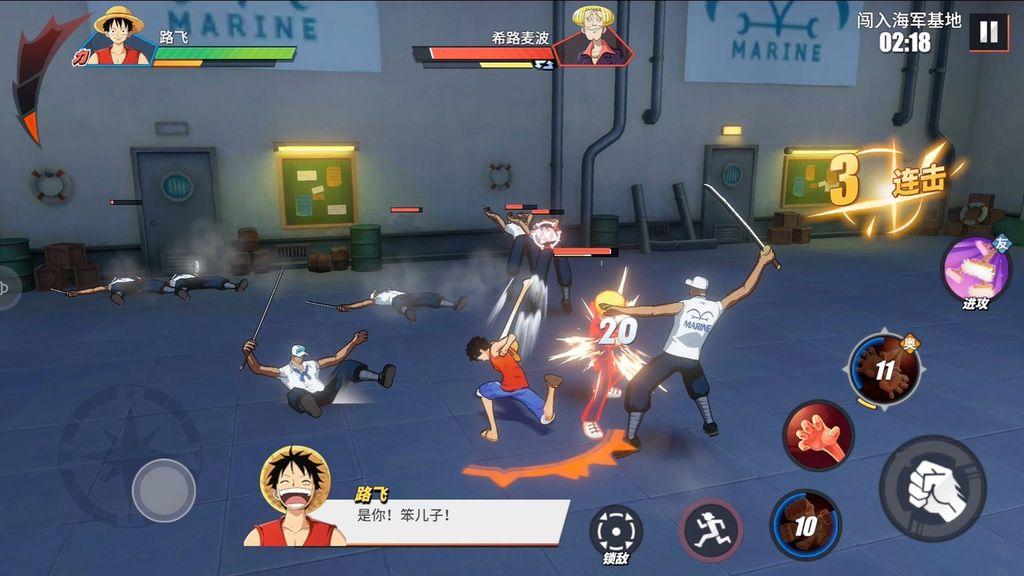Viewport: 1024px width, 576px height.
Task: Call the purple 进攻 assist skill
Action: click(976, 270)
